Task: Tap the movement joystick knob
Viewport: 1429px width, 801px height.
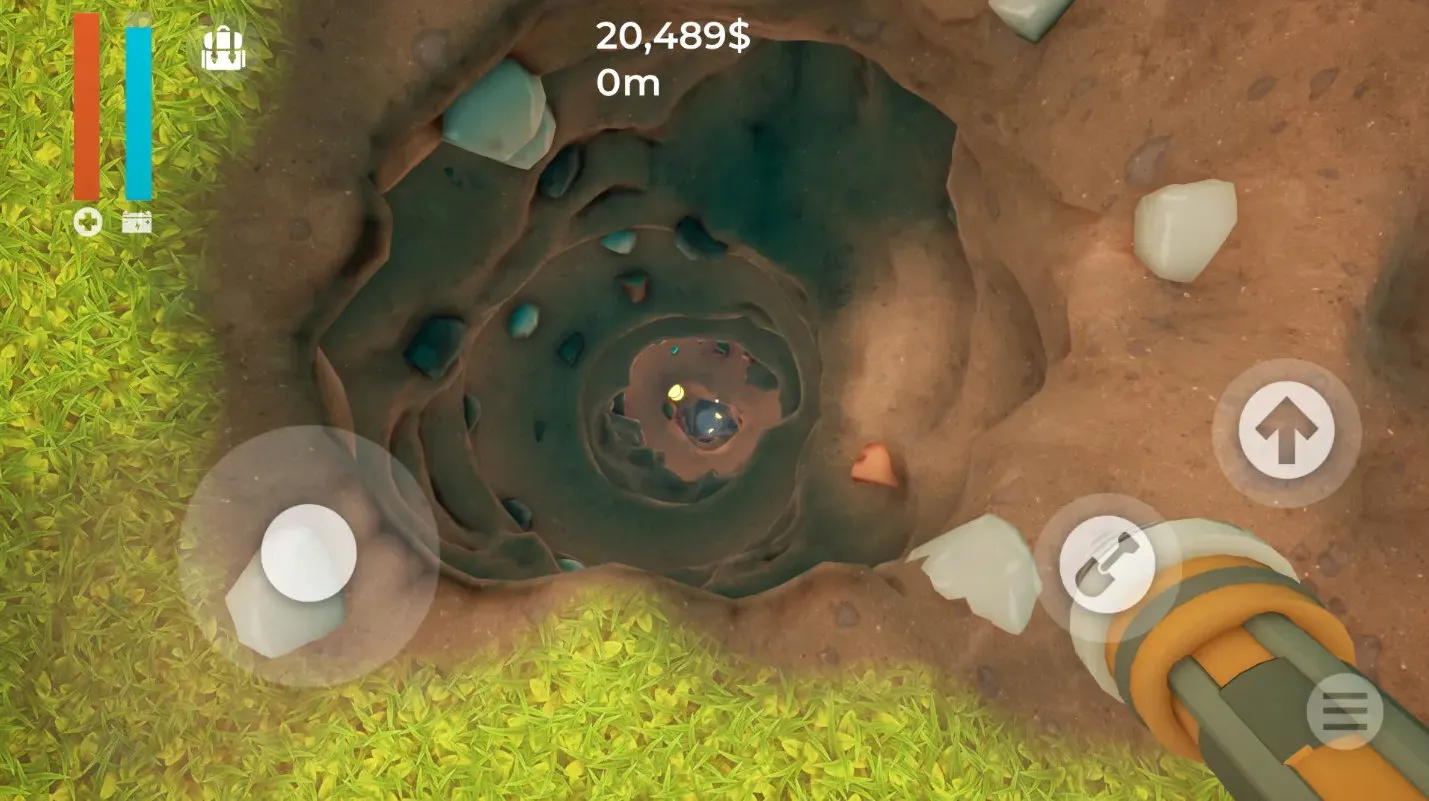Action: click(308, 550)
